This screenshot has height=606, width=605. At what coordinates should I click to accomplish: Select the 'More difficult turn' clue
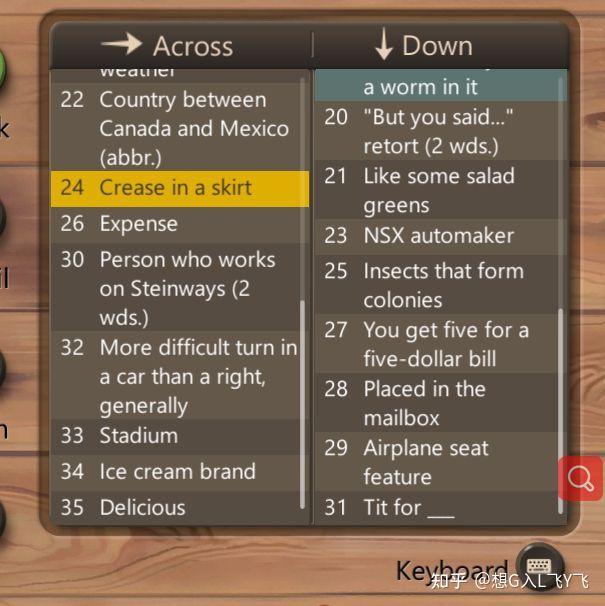coord(180,376)
